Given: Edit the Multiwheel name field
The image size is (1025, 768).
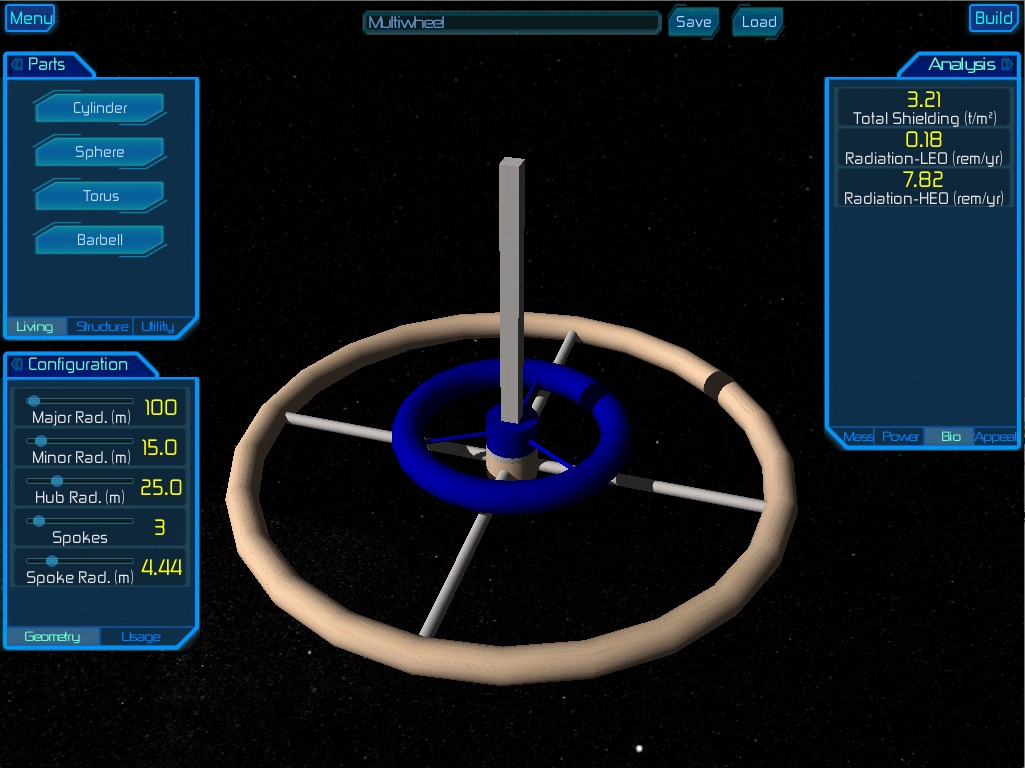Looking at the screenshot, I should pyautogui.click(x=512, y=22).
